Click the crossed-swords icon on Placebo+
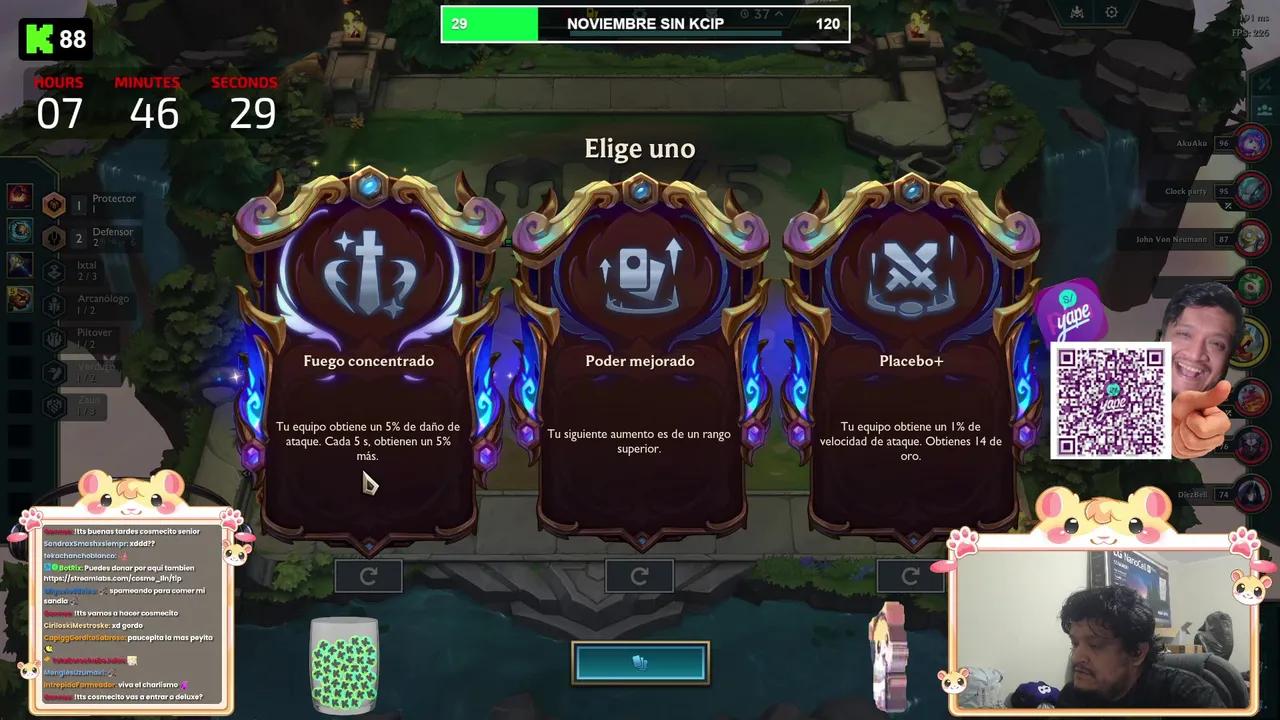1280x720 pixels. click(x=911, y=272)
